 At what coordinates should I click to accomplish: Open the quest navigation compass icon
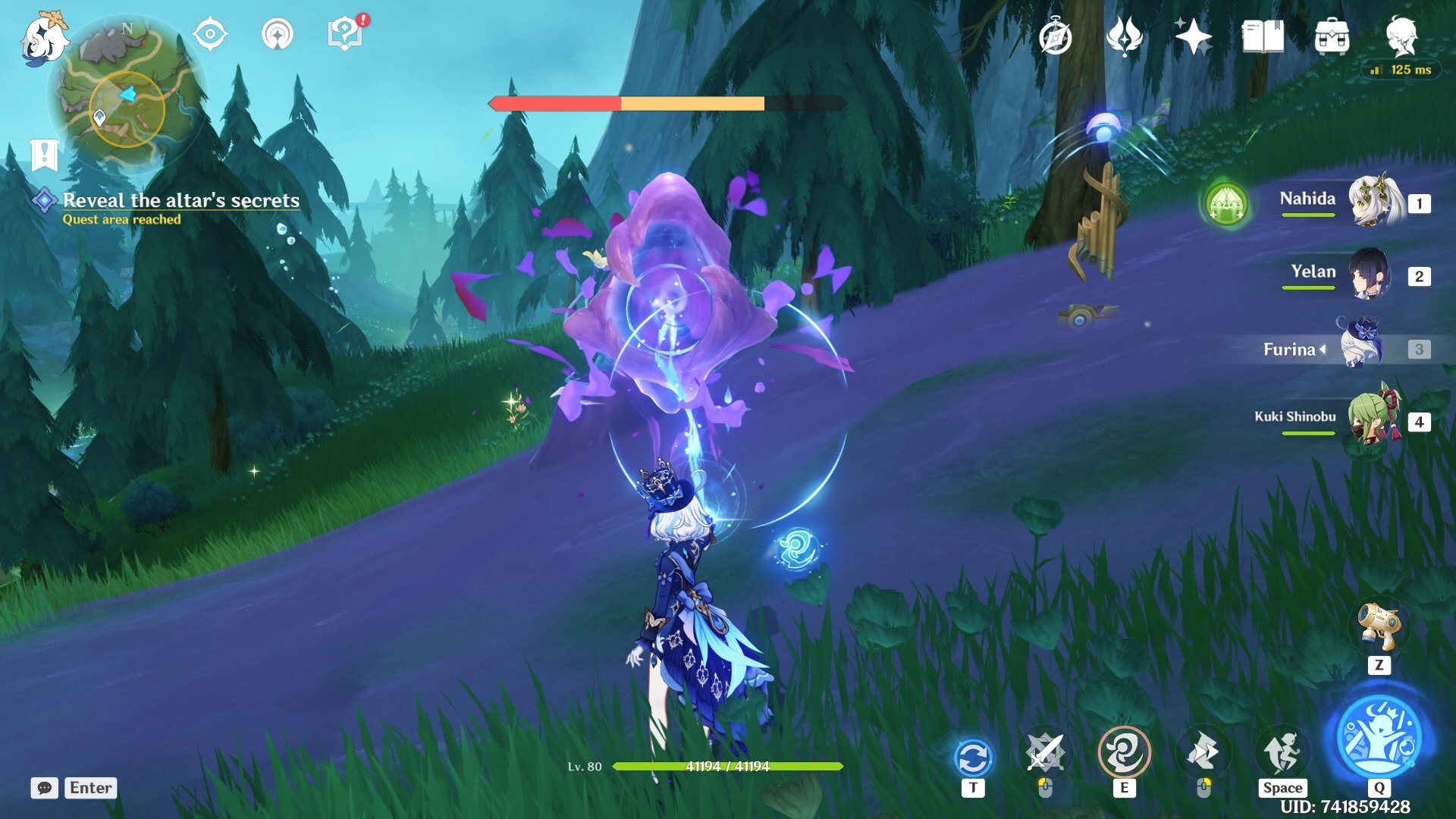210,33
